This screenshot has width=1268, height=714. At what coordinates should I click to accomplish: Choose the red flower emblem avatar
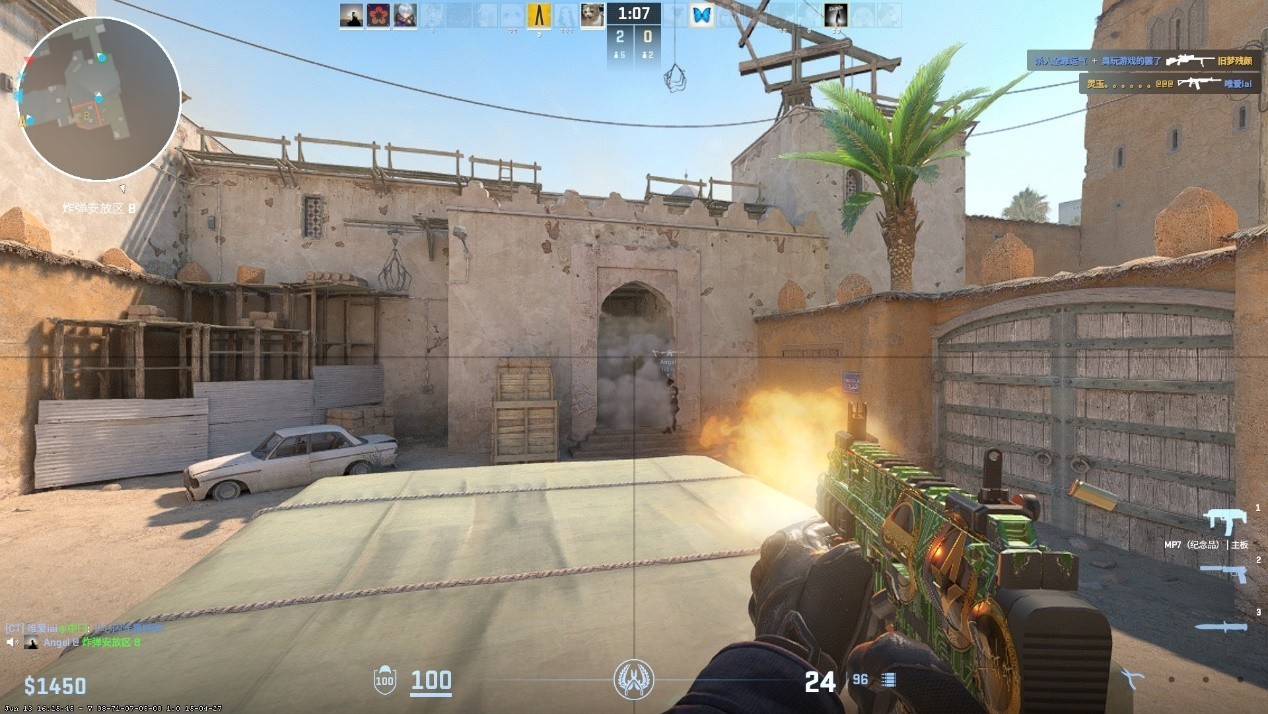click(378, 15)
